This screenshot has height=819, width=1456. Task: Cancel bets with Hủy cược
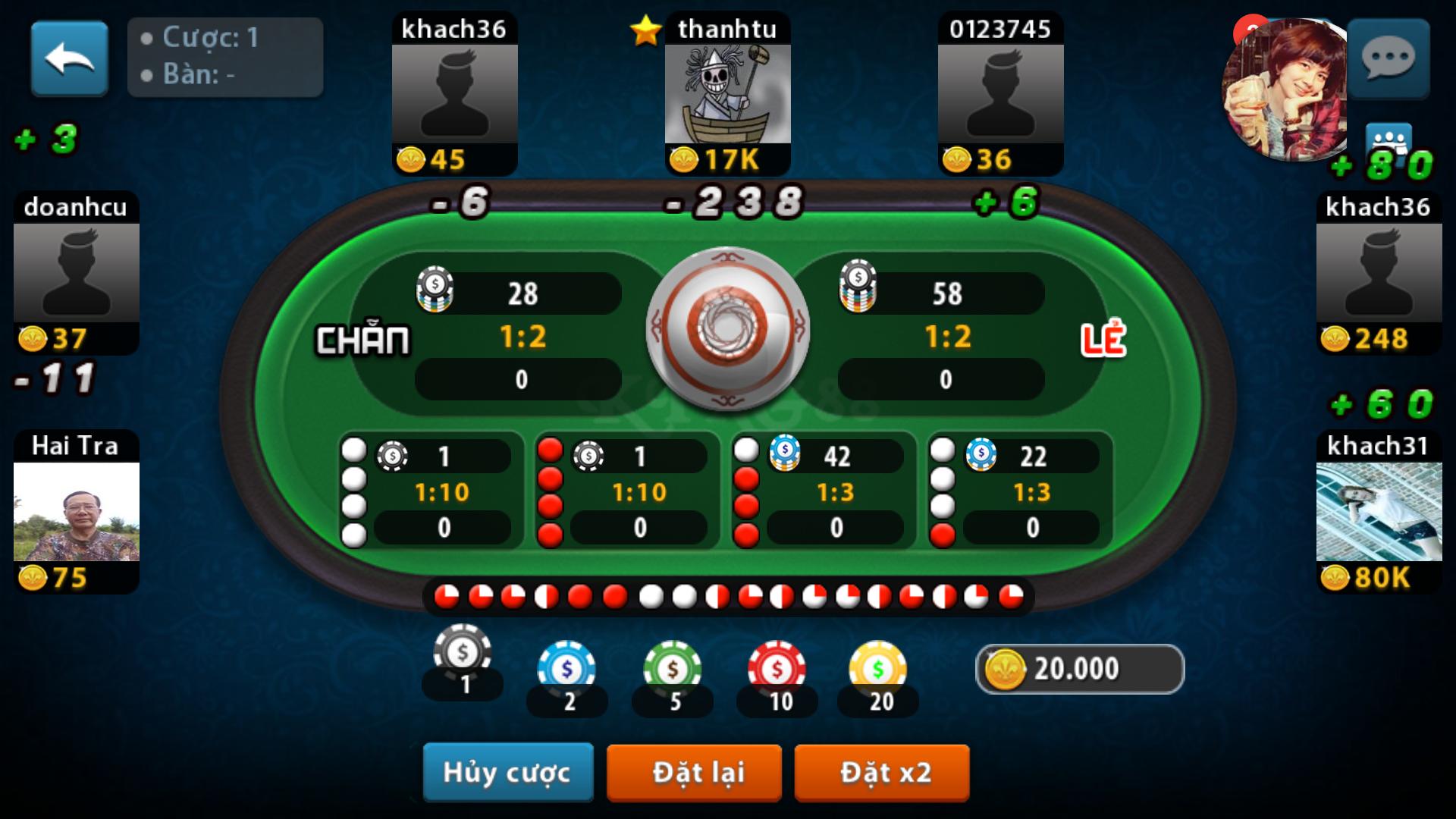click(x=507, y=772)
